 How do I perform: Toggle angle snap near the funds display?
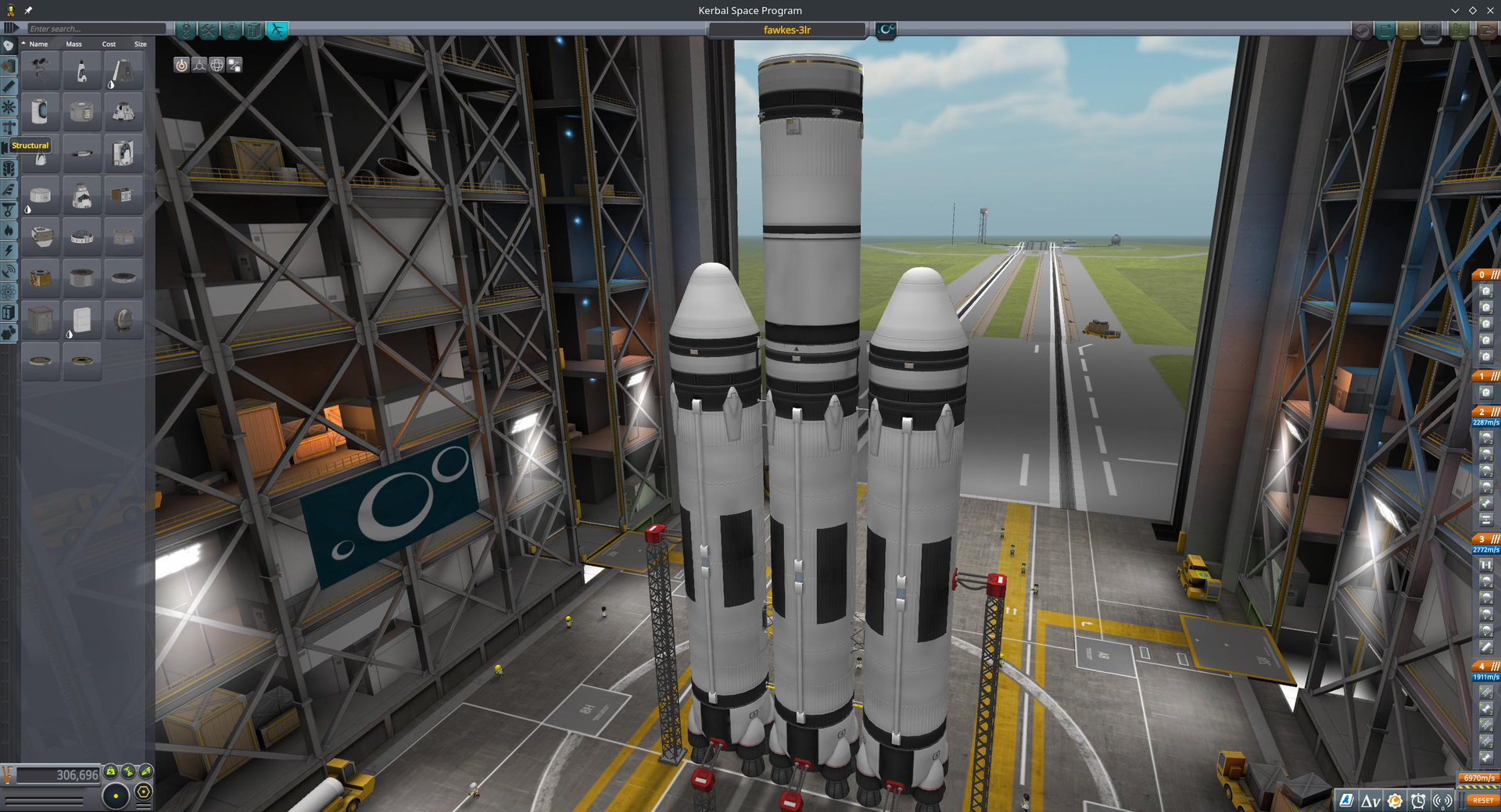[143, 792]
